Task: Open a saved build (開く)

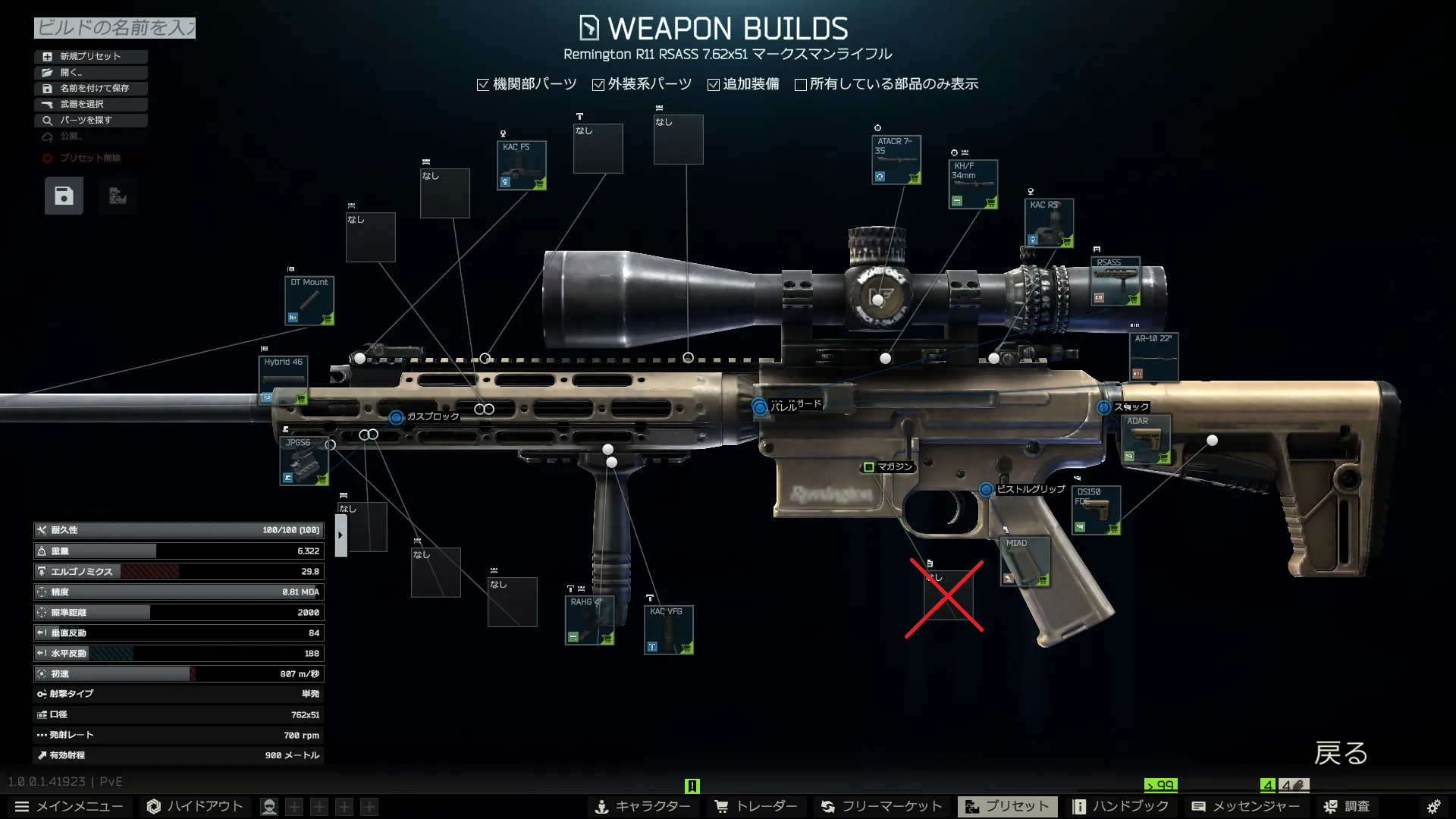Action: [90, 72]
